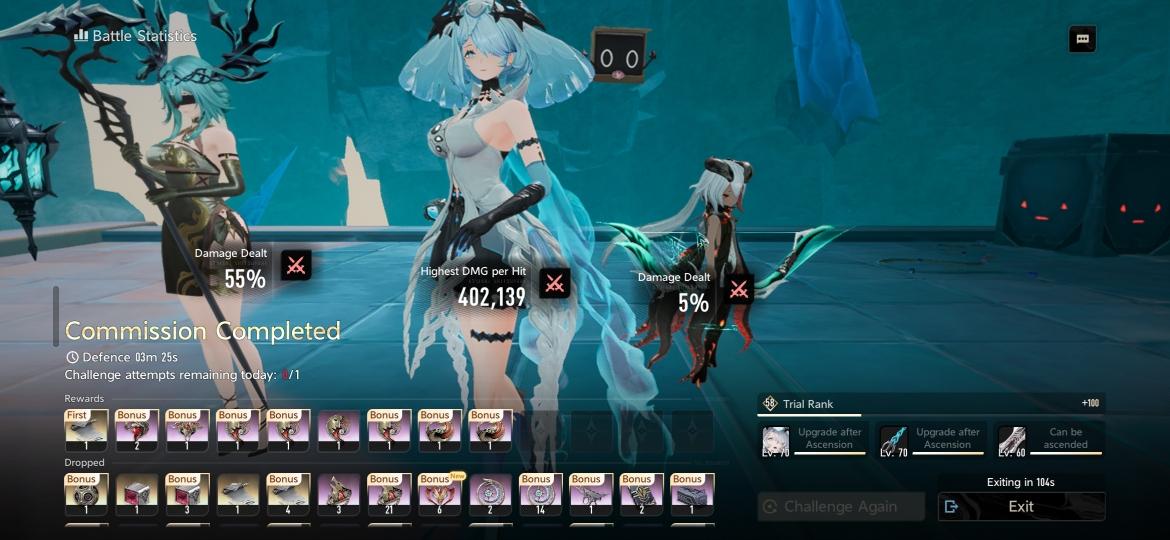Open the chat bubble icon
Screen dimensions: 1170x540
(x=1082, y=39)
